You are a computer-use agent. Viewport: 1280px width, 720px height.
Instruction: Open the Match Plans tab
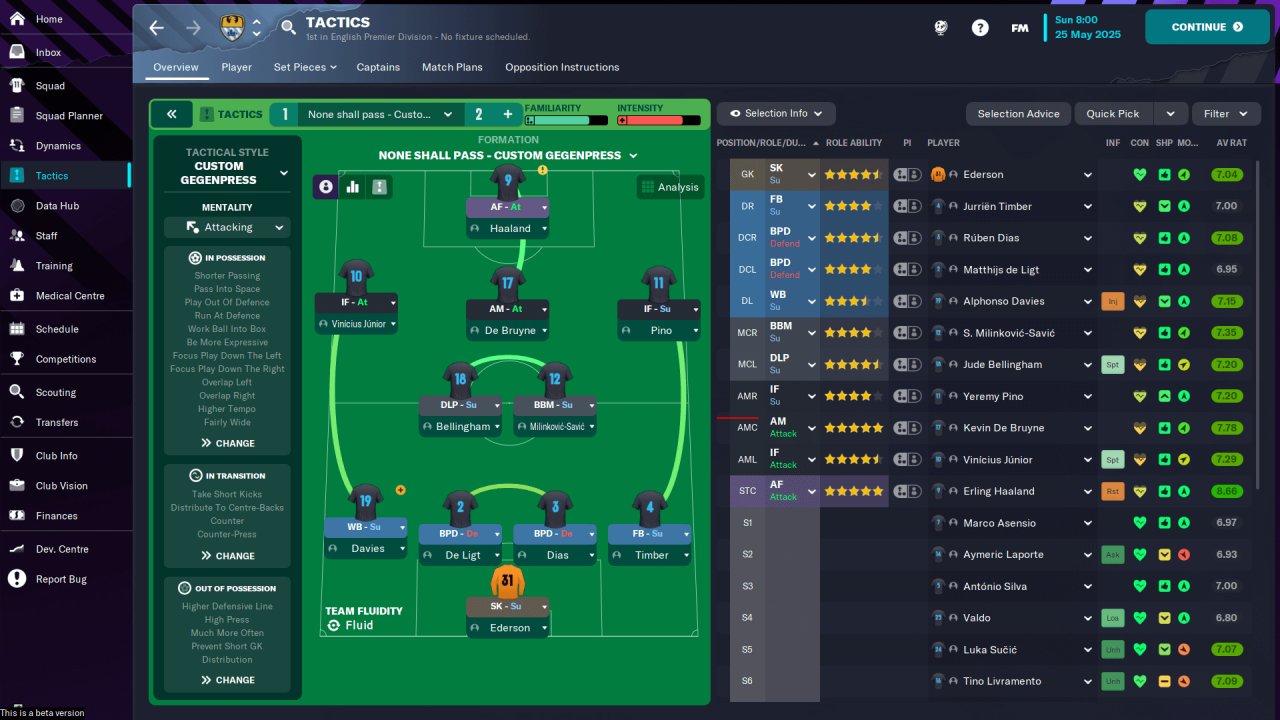[x=452, y=68]
